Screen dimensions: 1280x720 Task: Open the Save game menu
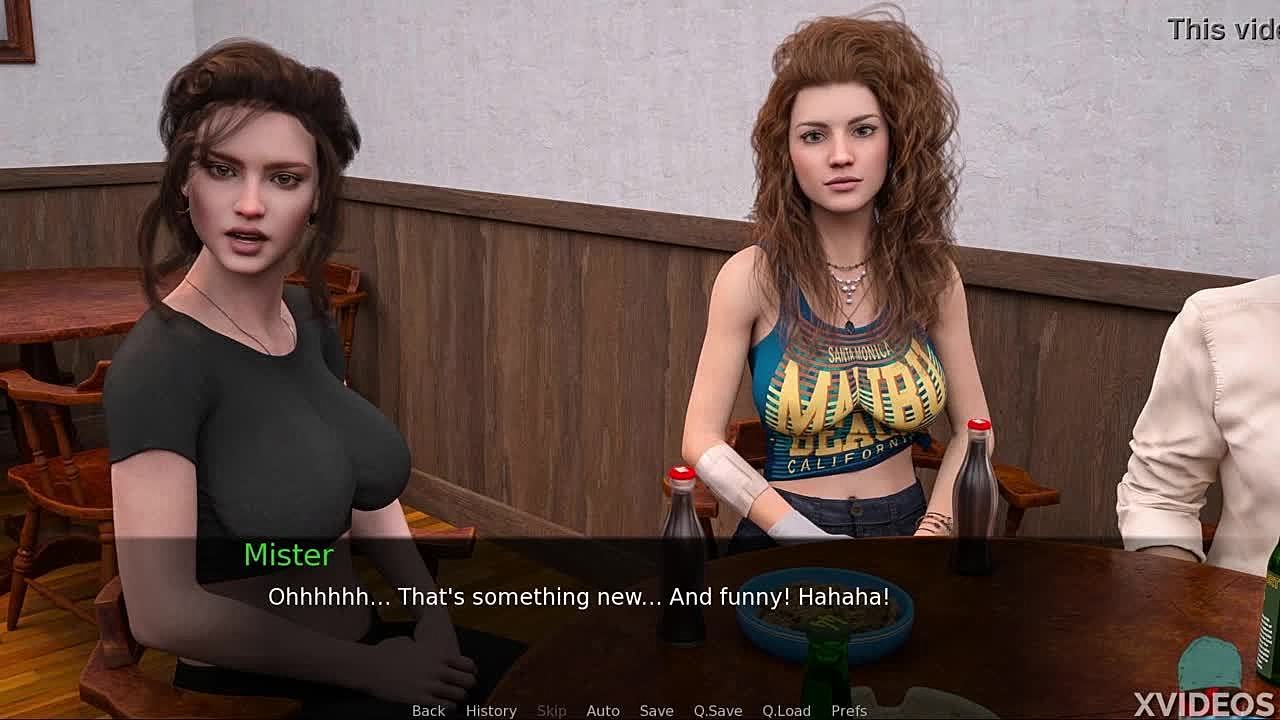pos(656,710)
